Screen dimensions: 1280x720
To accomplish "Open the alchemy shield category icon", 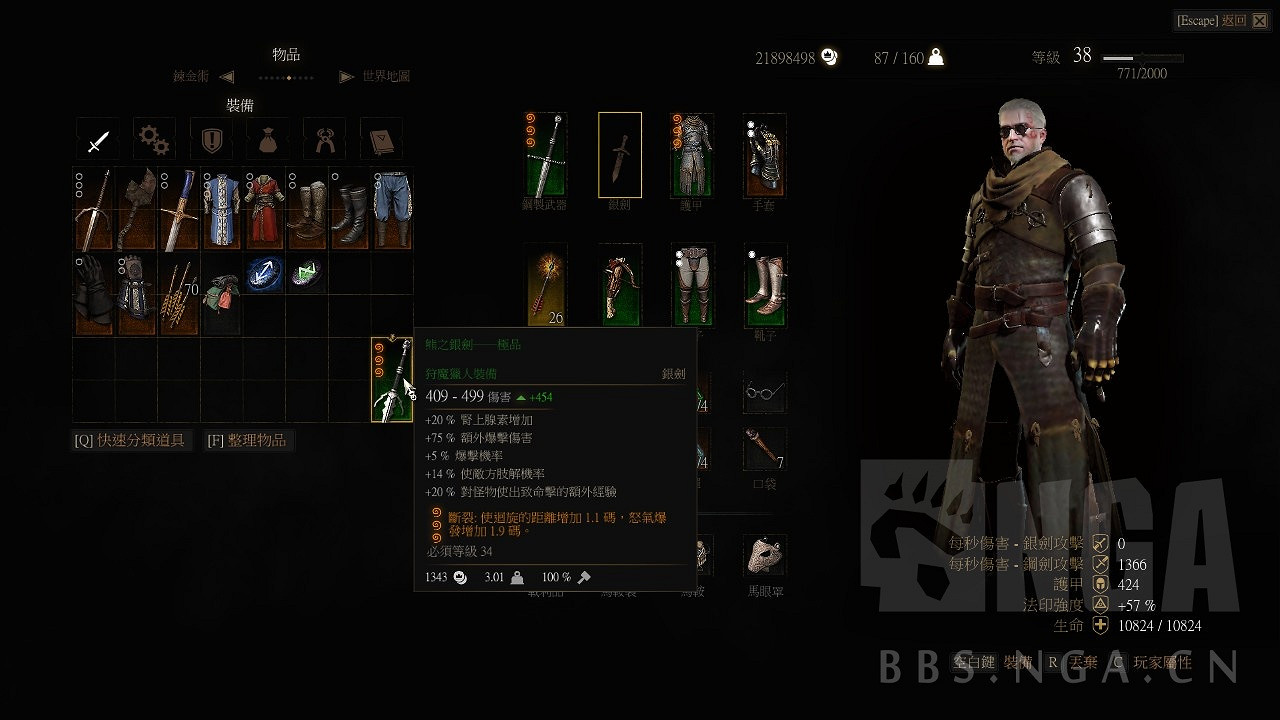I will coord(211,138).
